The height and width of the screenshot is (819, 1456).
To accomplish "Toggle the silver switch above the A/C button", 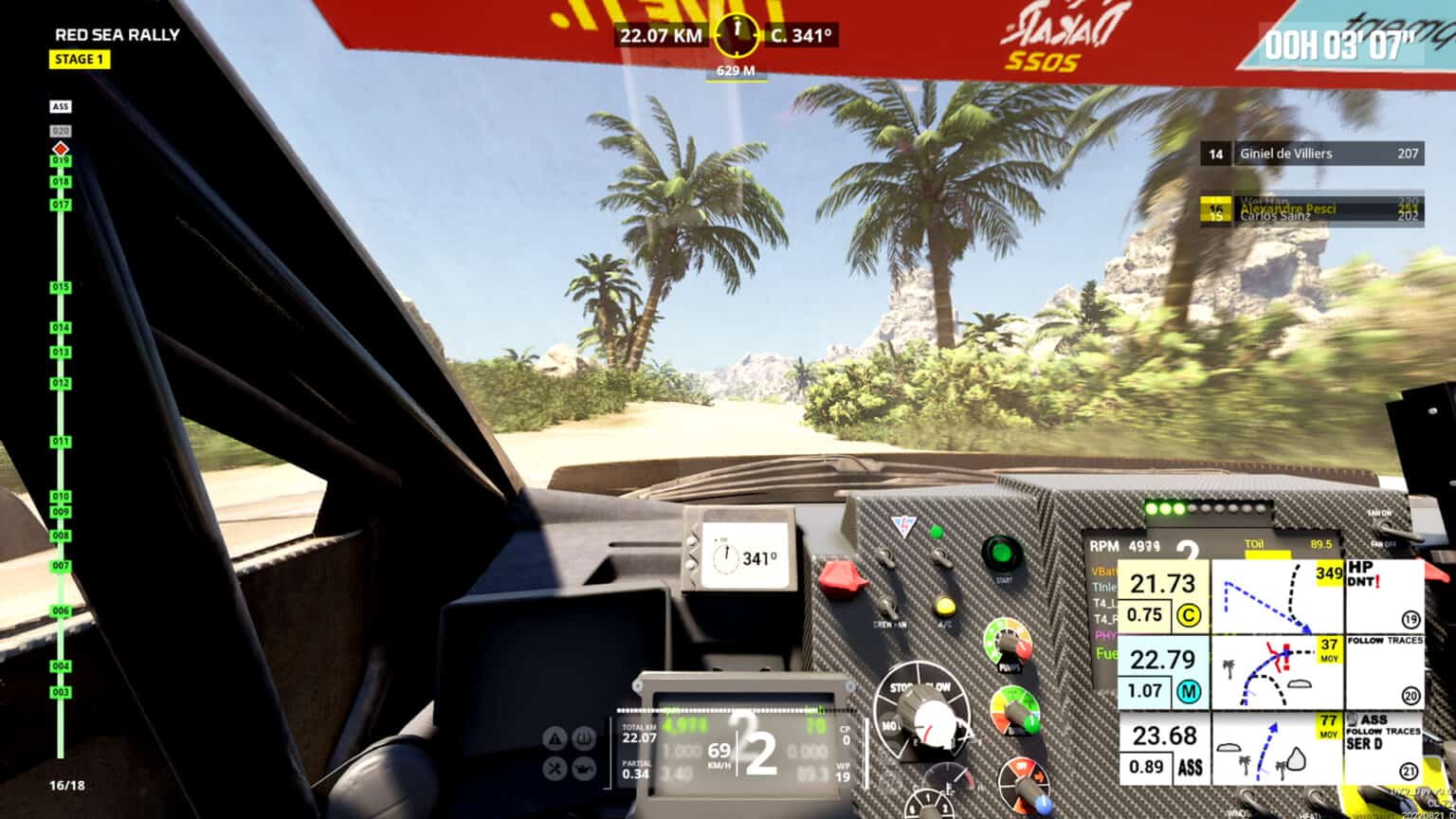I will coord(941,556).
